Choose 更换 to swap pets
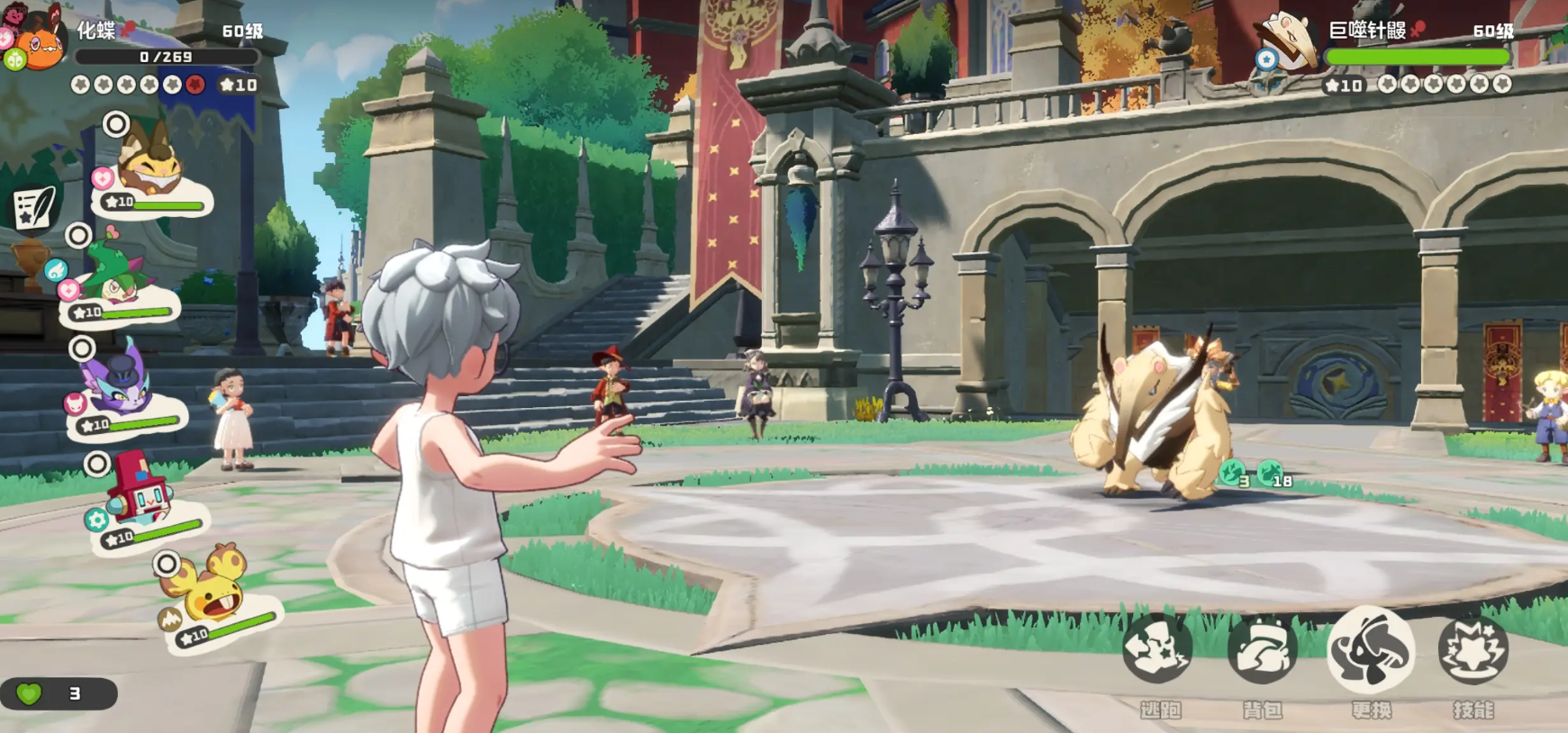The image size is (1568, 733). click(x=1370, y=650)
